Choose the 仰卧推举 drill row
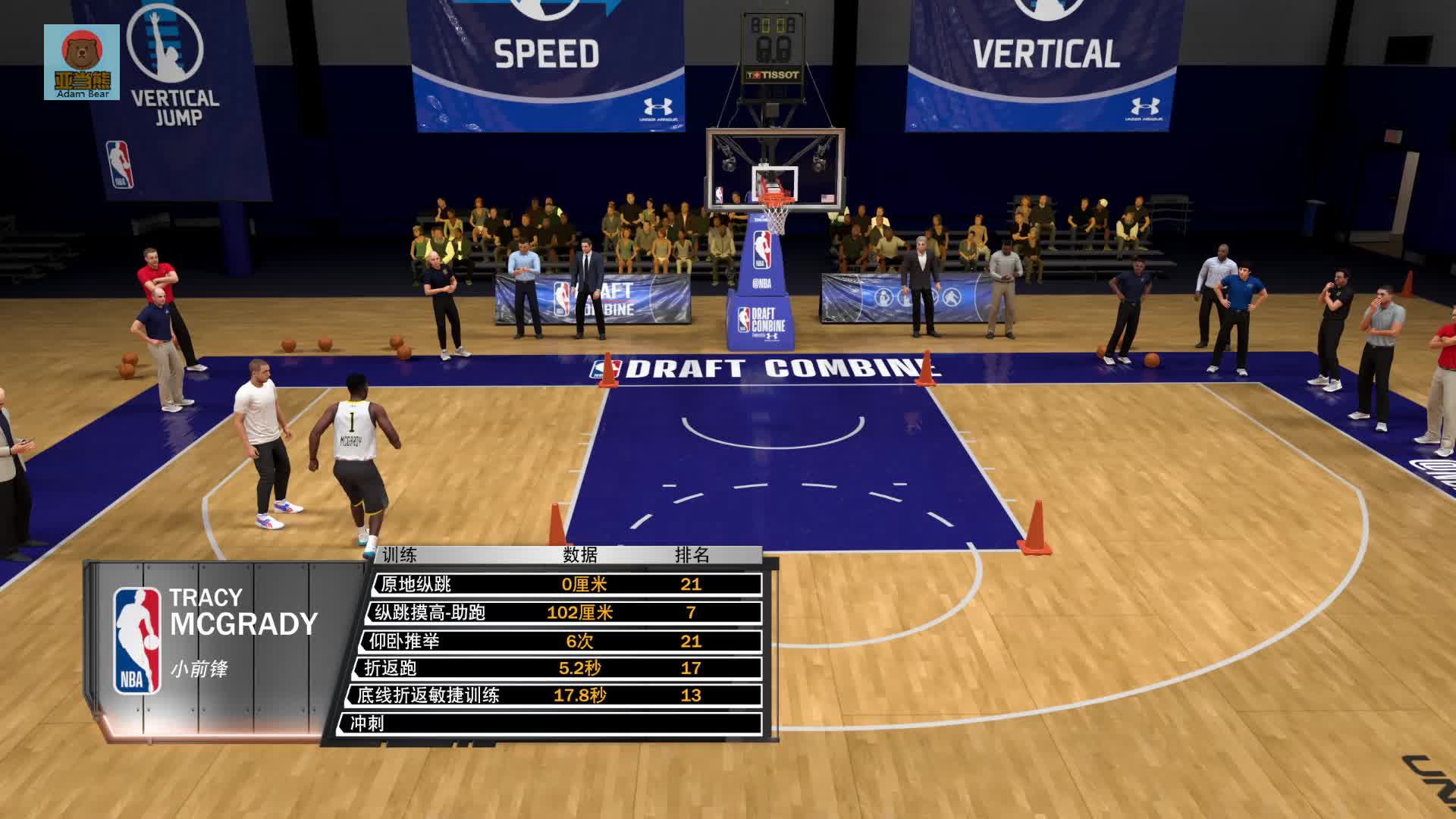 click(x=561, y=641)
